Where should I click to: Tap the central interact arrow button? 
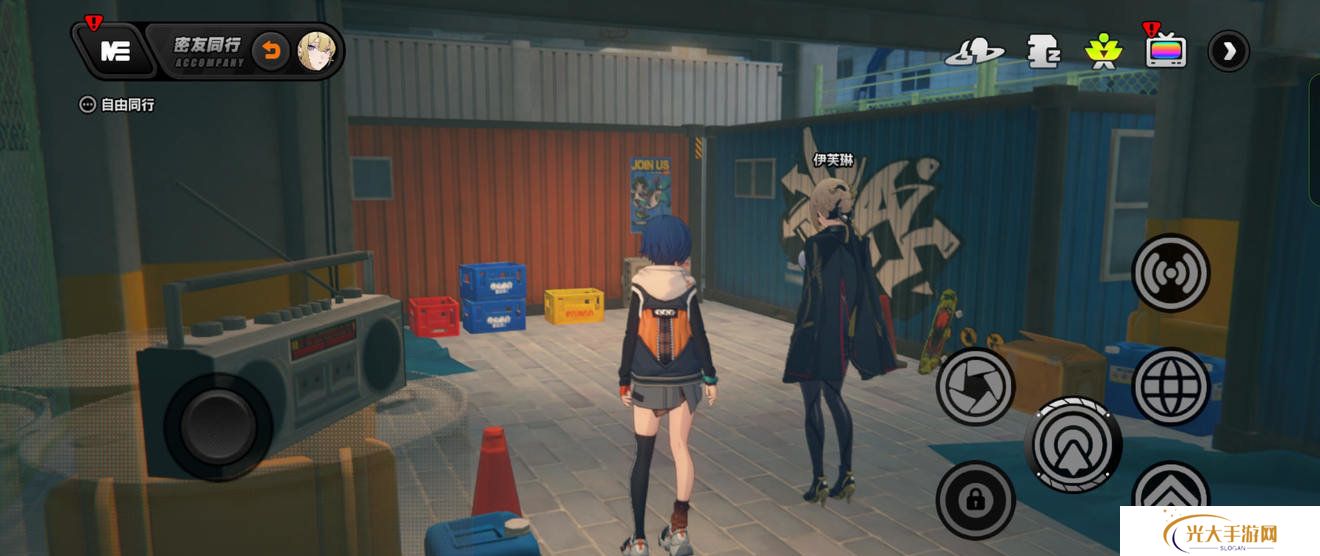click(1073, 444)
